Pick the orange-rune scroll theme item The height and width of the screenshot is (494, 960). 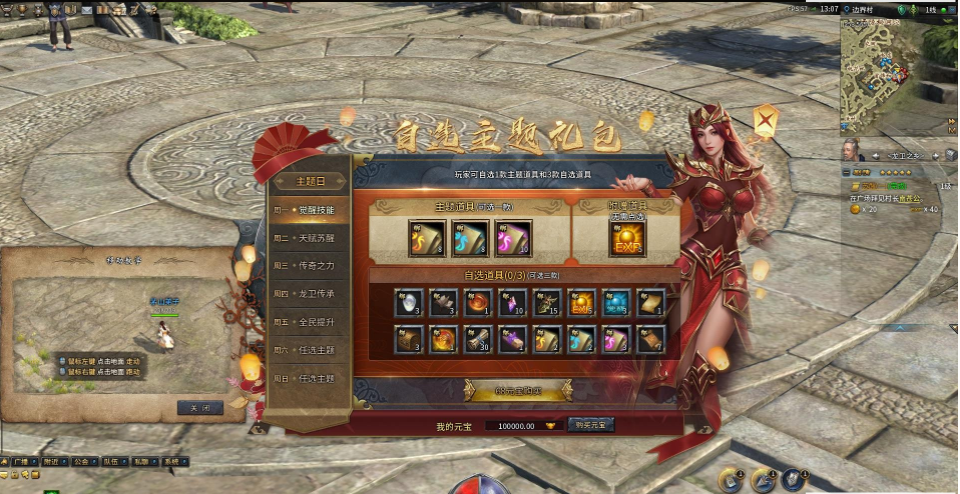pos(427,240)
